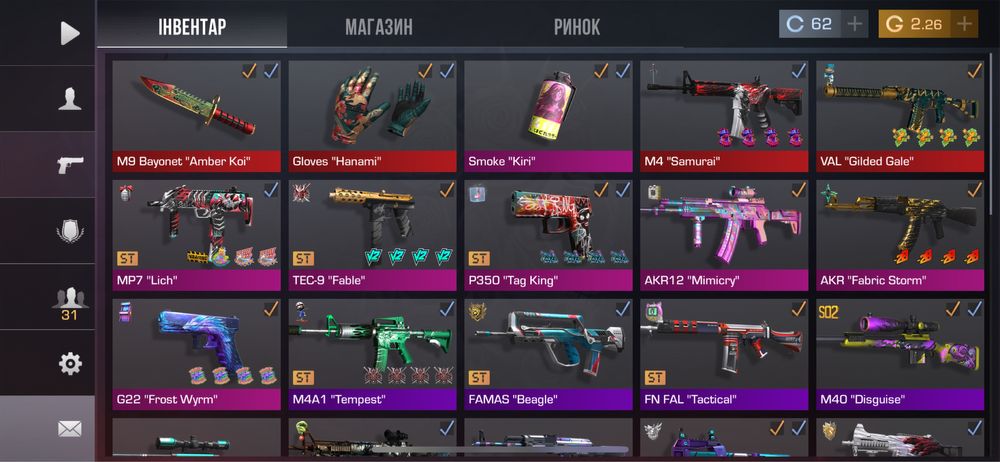The height and width of the screenshot is (462, 1000).
Task: Open the gear settings menu
Action: click(69, 363)
